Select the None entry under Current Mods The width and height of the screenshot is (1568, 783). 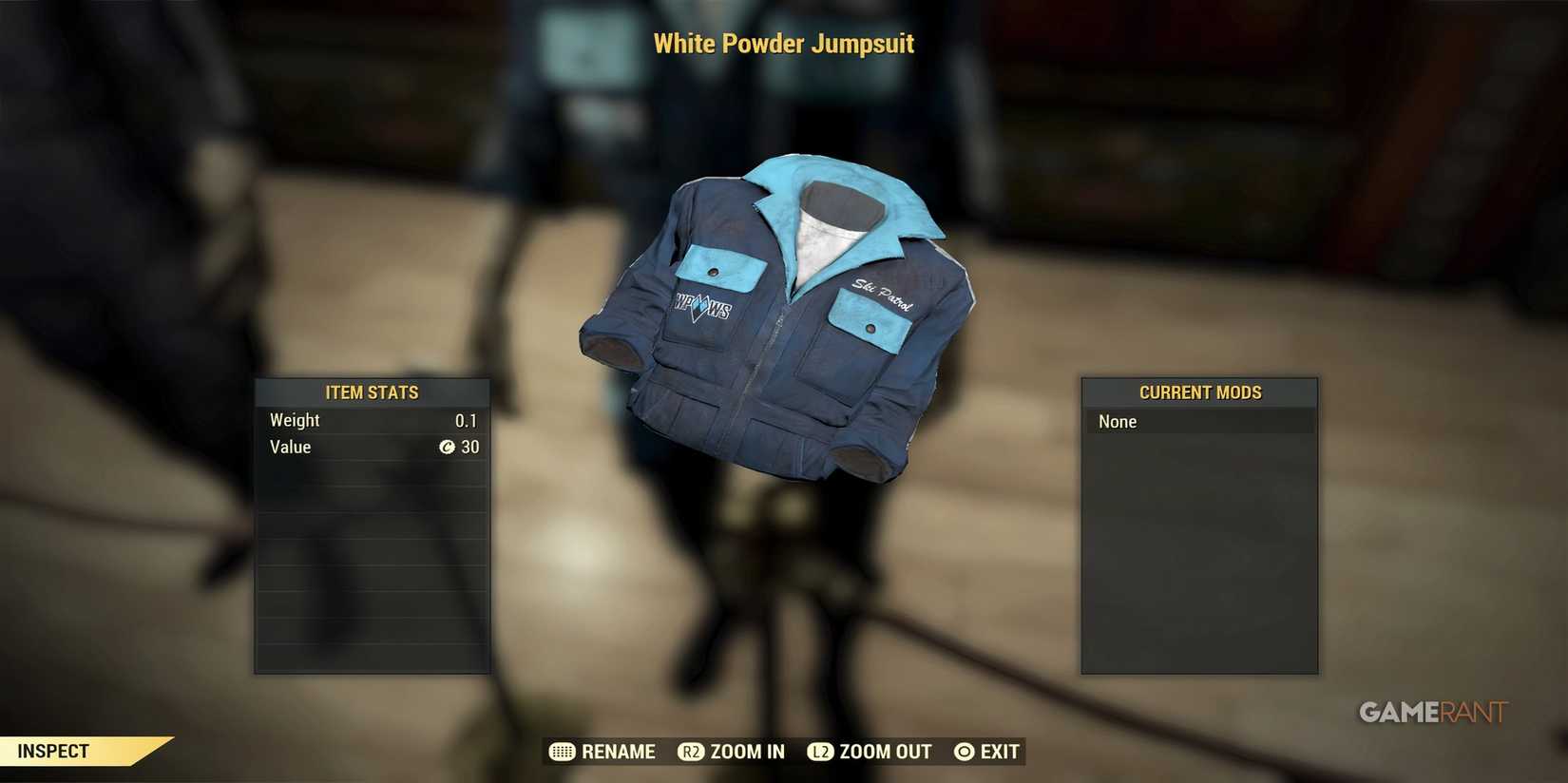coord(1199,421)
